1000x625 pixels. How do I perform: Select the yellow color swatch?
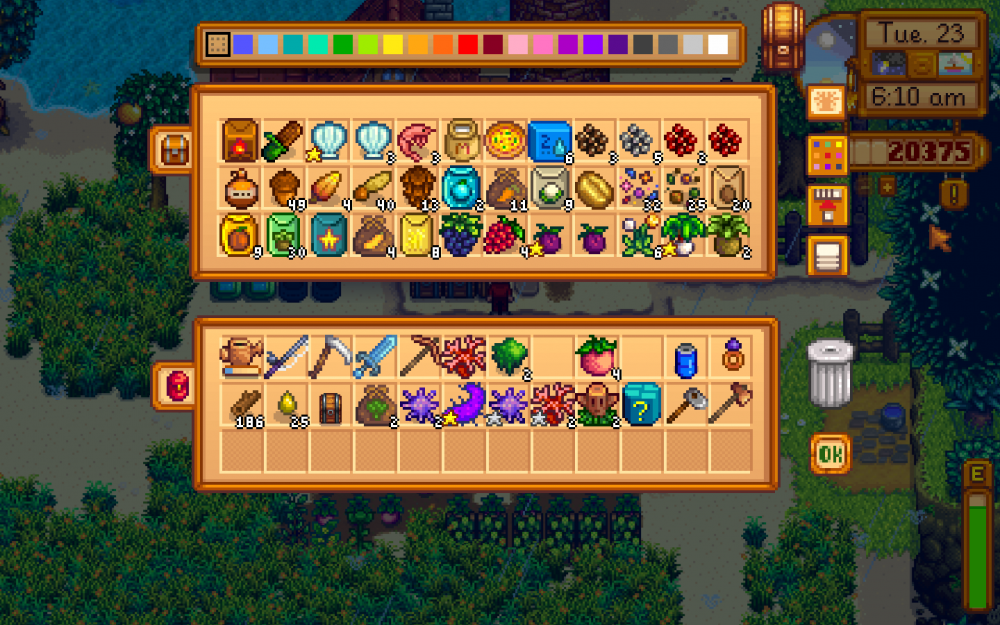[393, 45]
